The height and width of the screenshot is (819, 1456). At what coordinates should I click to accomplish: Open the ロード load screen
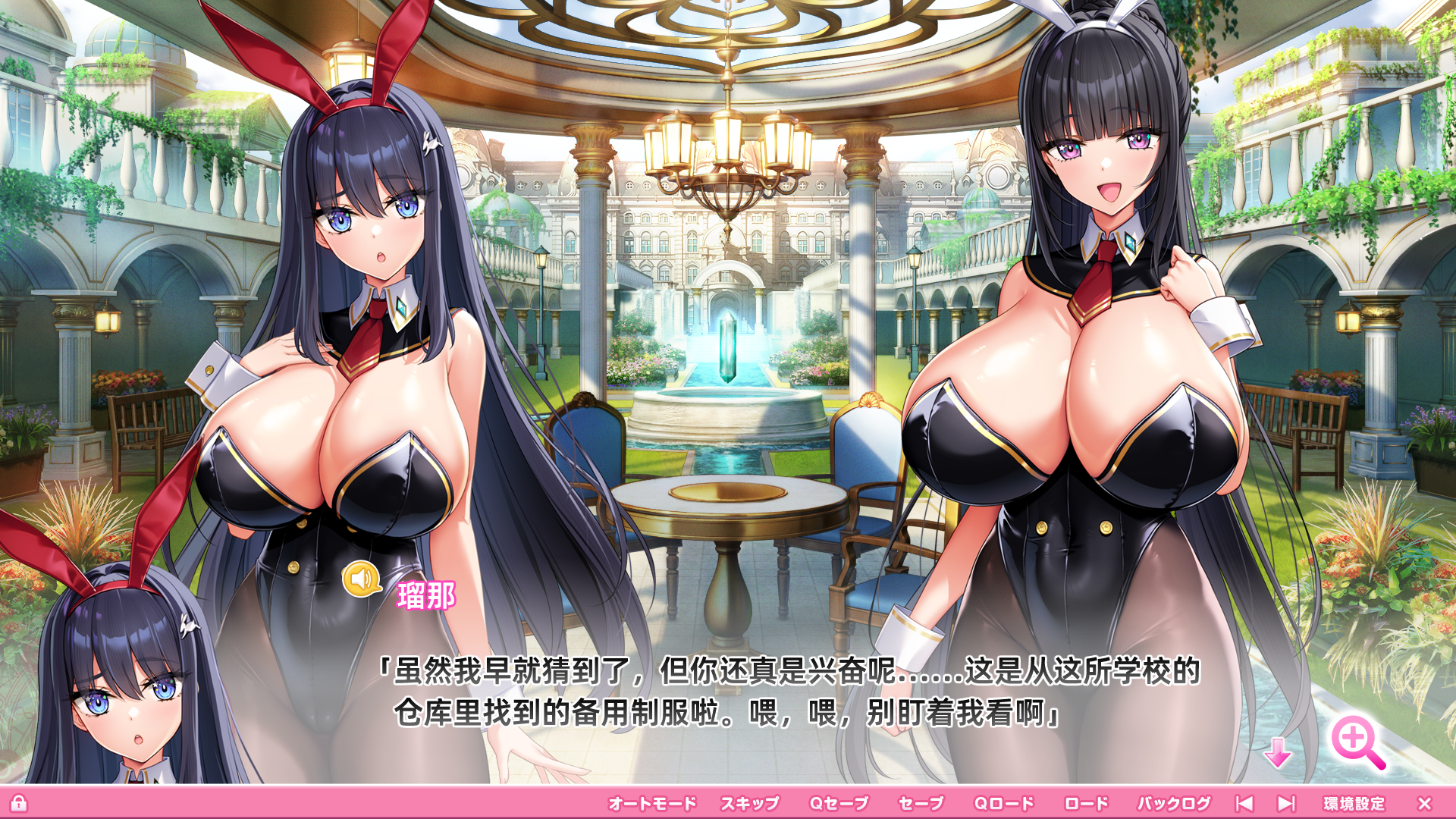(1088, 800)
